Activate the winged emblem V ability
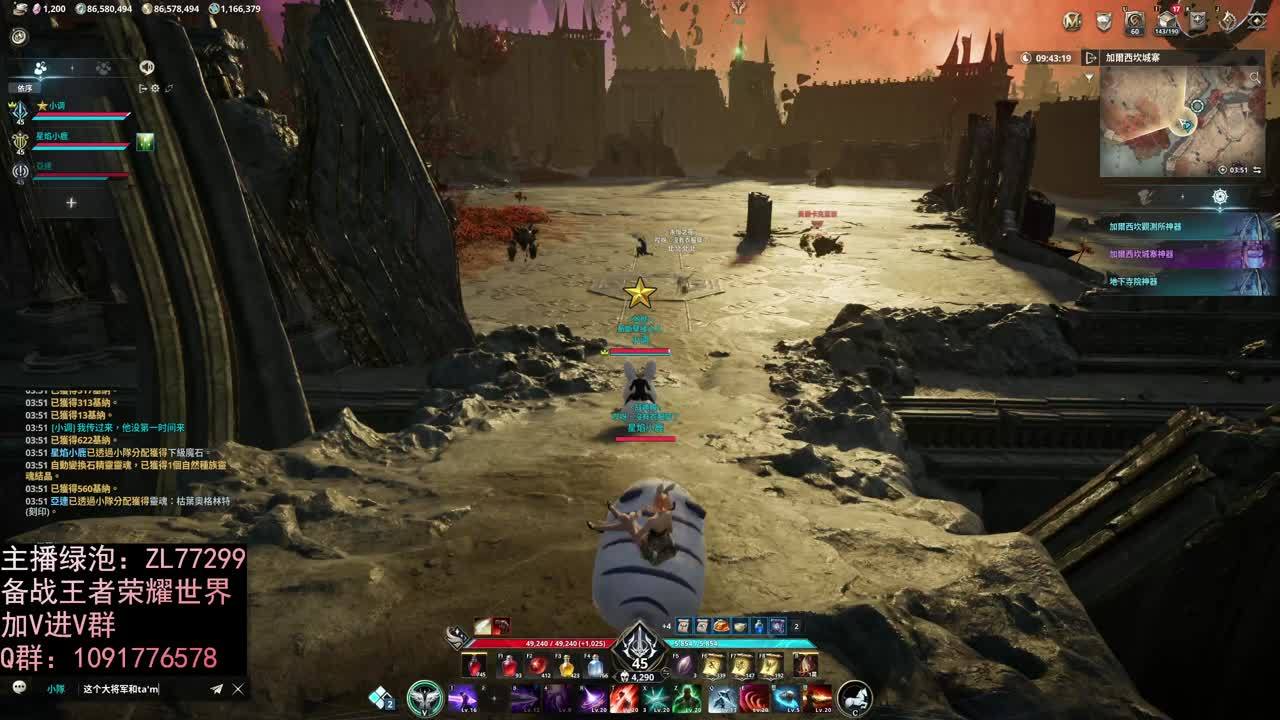1280x720 pixels. (x=425, y=697)
